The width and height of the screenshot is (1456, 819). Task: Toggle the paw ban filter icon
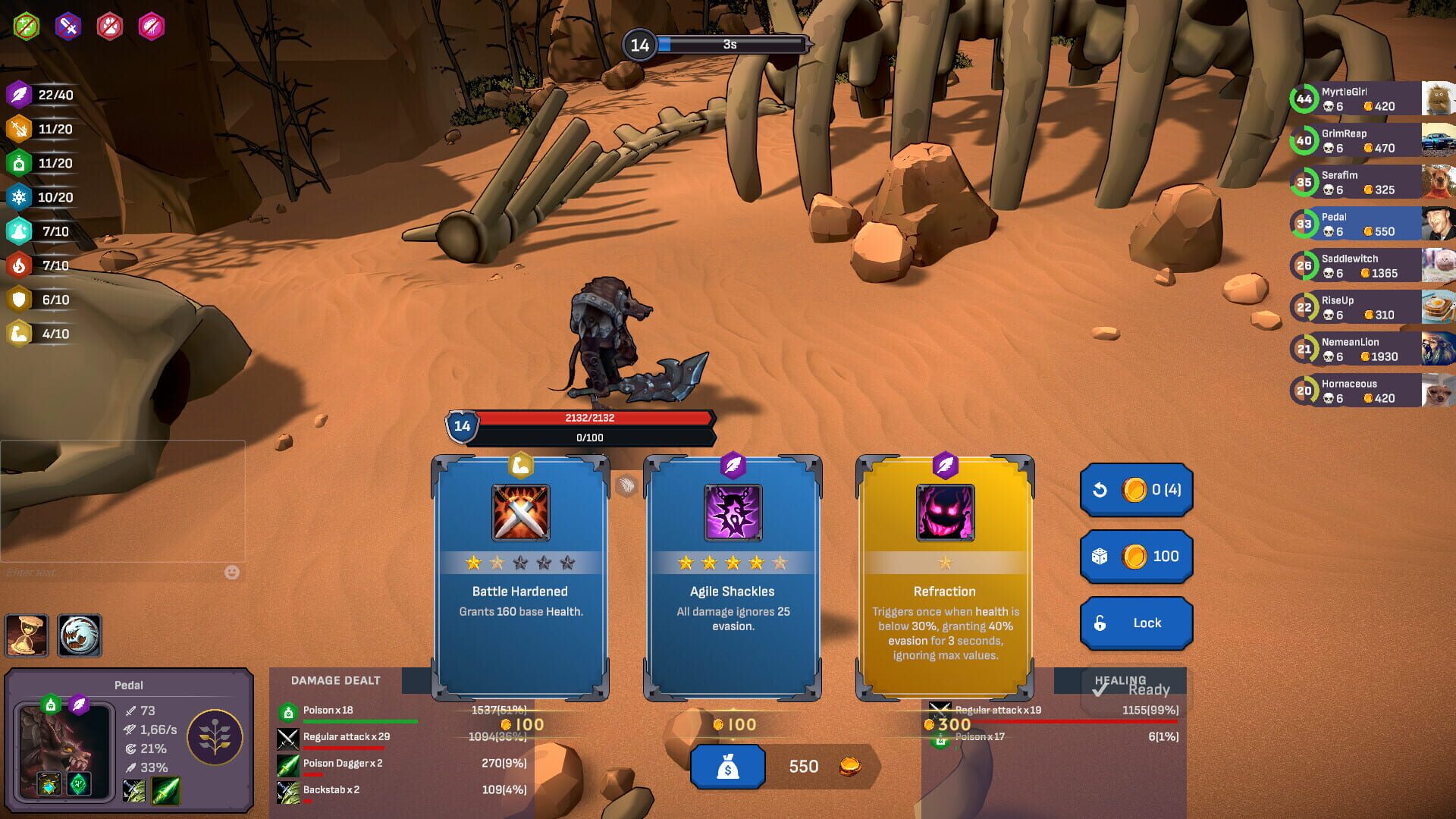click(110, 24)
